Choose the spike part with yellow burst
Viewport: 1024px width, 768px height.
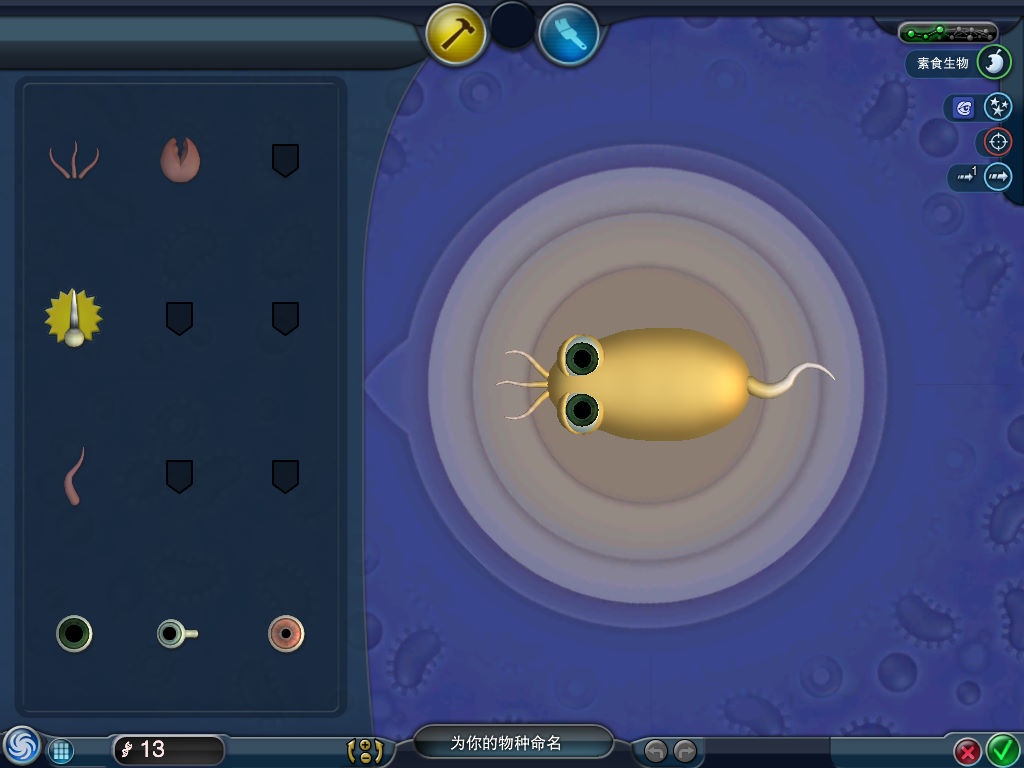coord(73,319)
